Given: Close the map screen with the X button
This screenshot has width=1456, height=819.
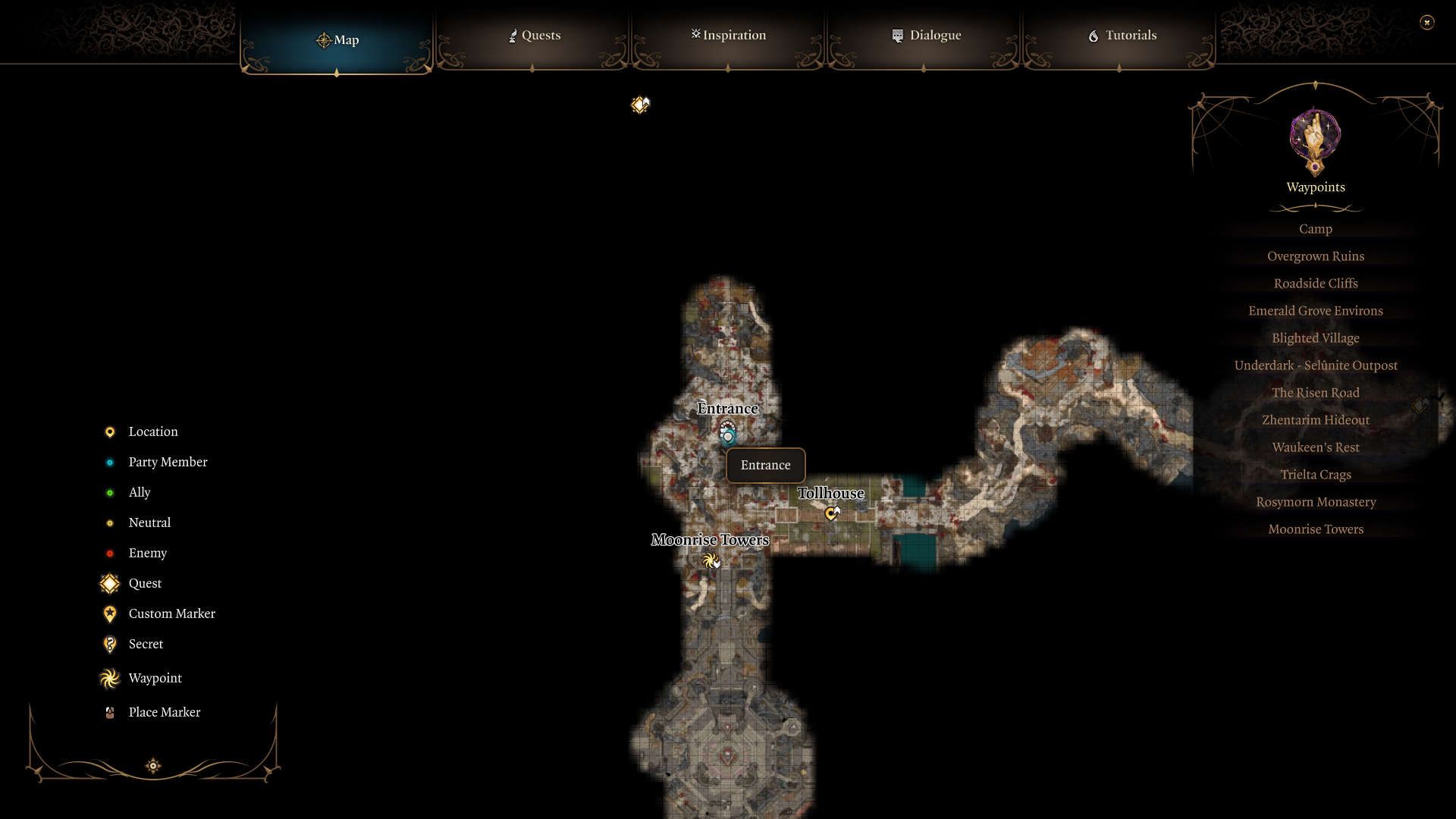Looking at the screenshot, I should (1427, 22).
